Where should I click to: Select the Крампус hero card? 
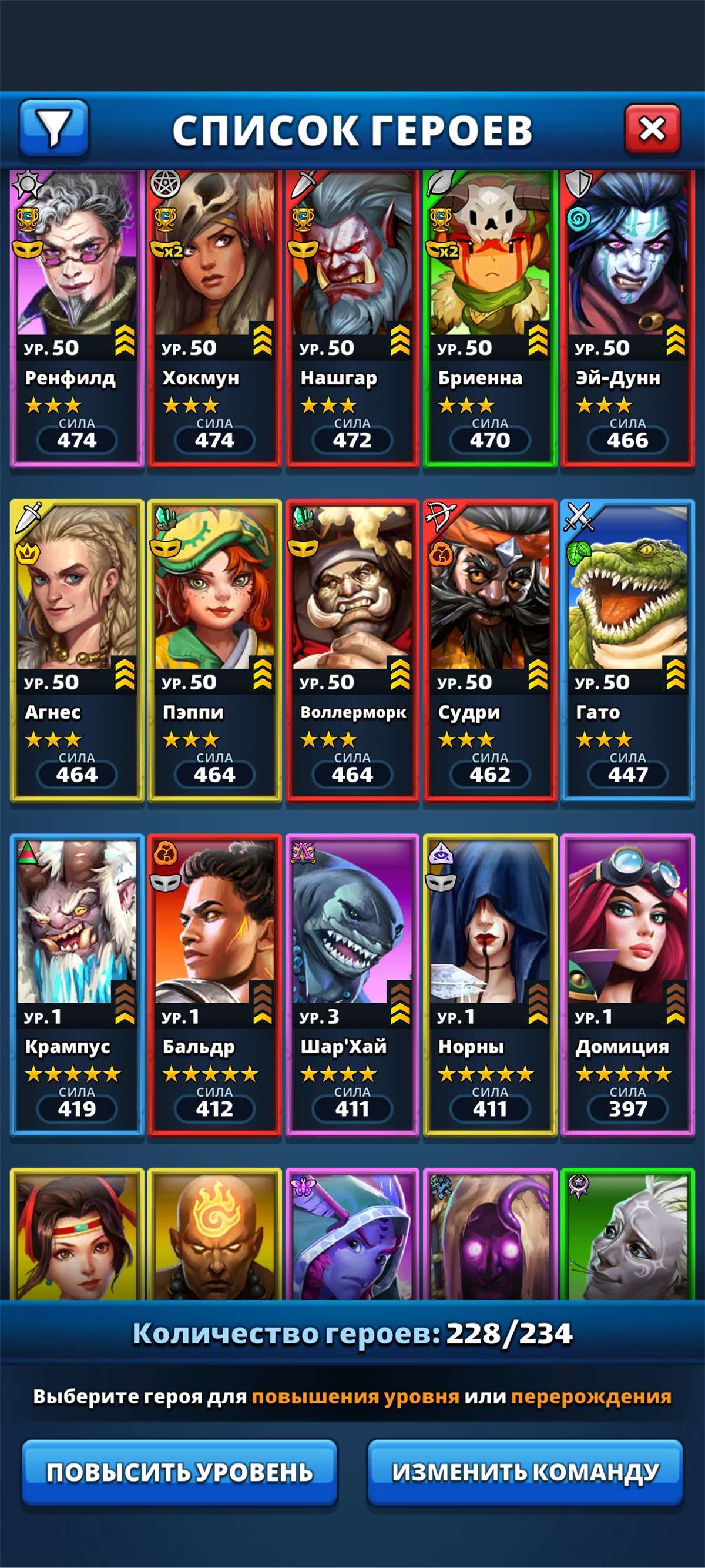[x=77, y=984]
